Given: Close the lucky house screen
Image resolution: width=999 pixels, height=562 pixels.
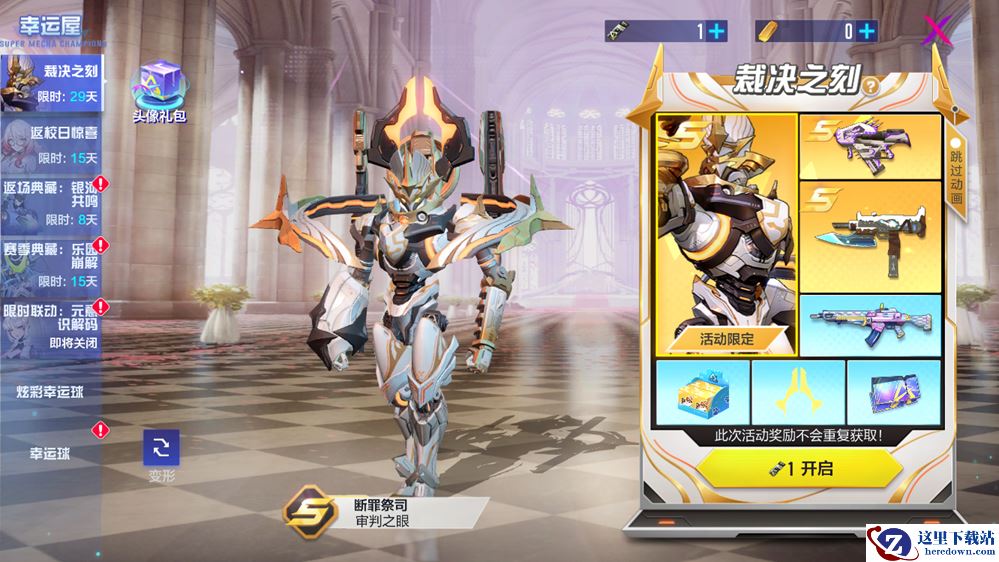Looking at the screenshot, I should click(937, 31).
